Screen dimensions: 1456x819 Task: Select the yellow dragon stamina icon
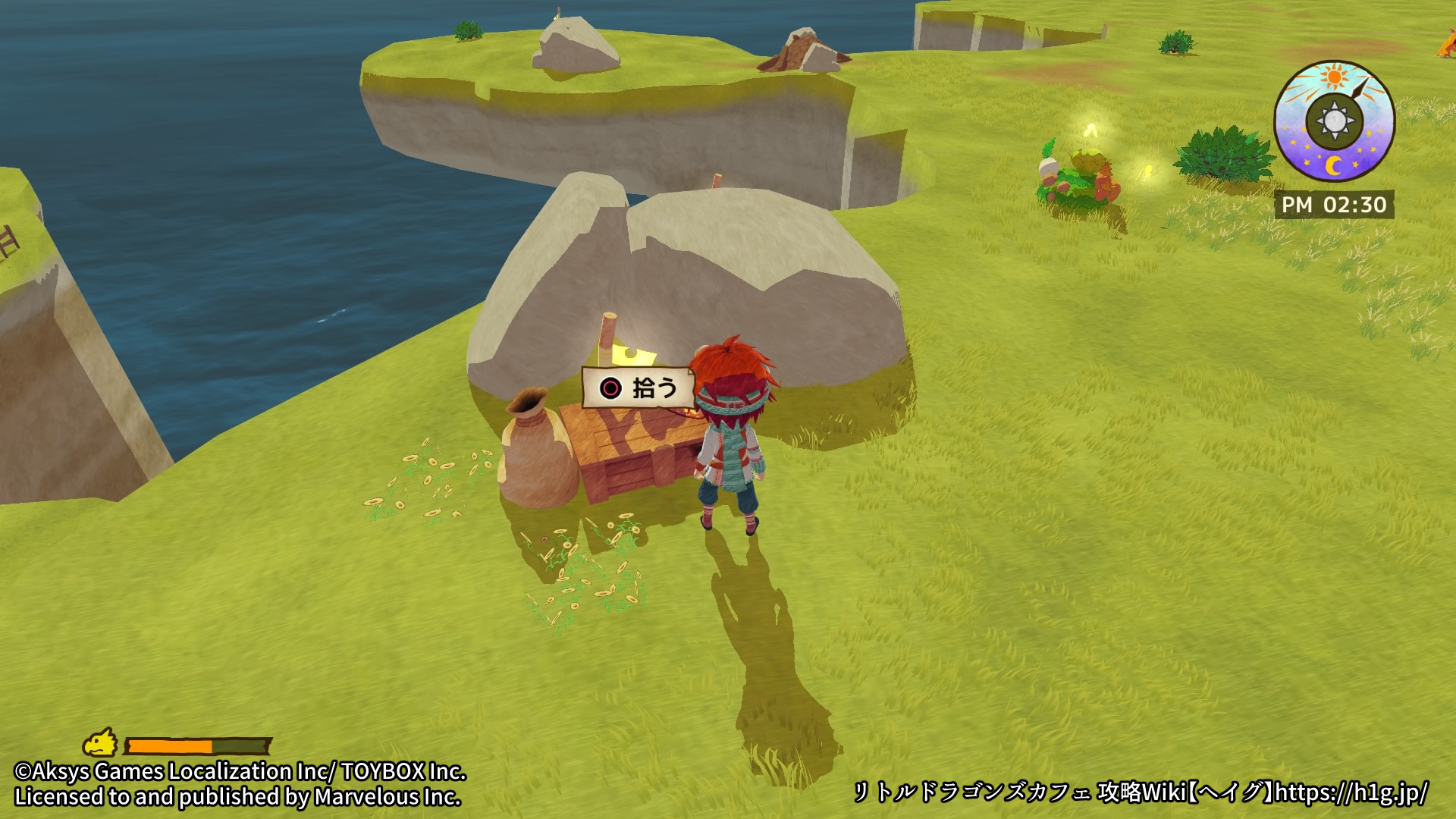100,742
